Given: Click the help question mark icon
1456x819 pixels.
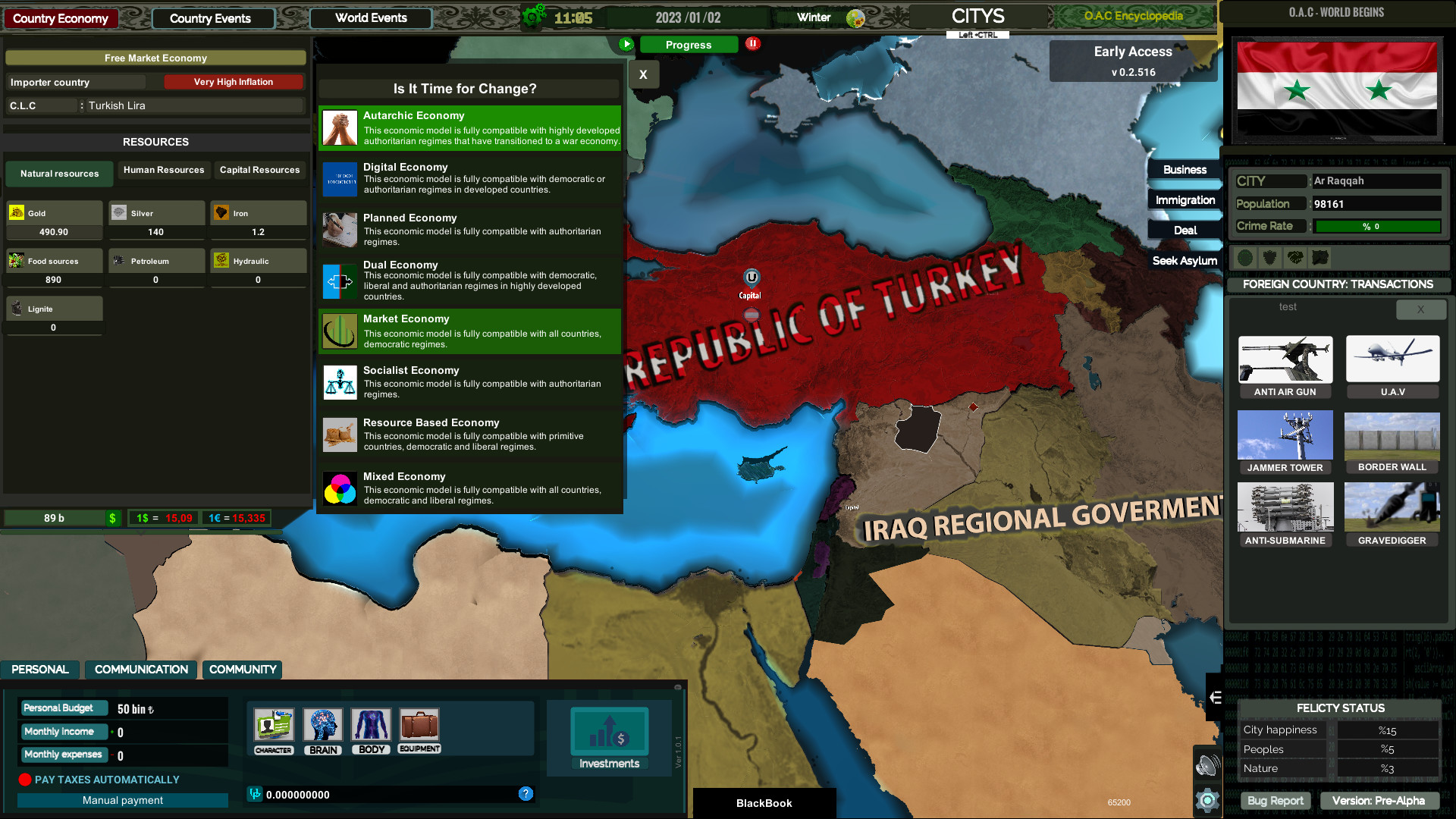Looking at the screenshot, I should coord(526,794).
